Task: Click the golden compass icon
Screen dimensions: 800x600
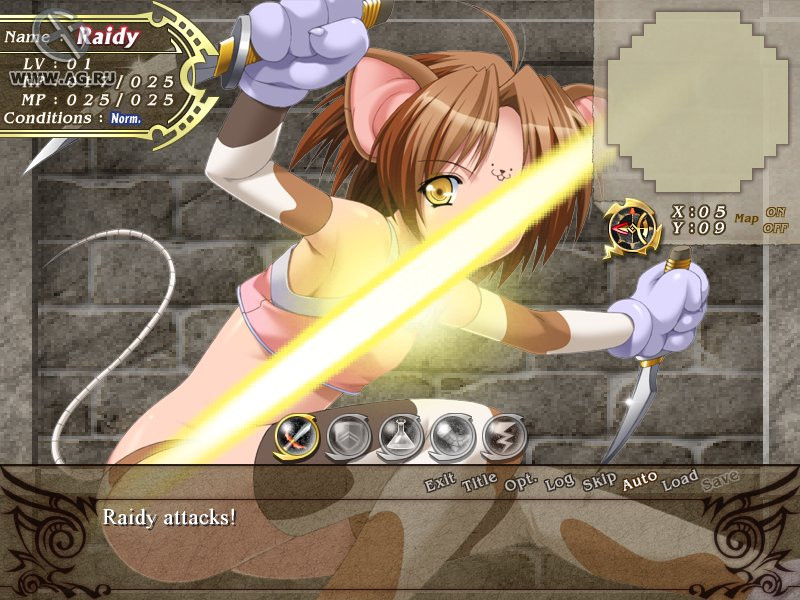Action: point(631,229)
